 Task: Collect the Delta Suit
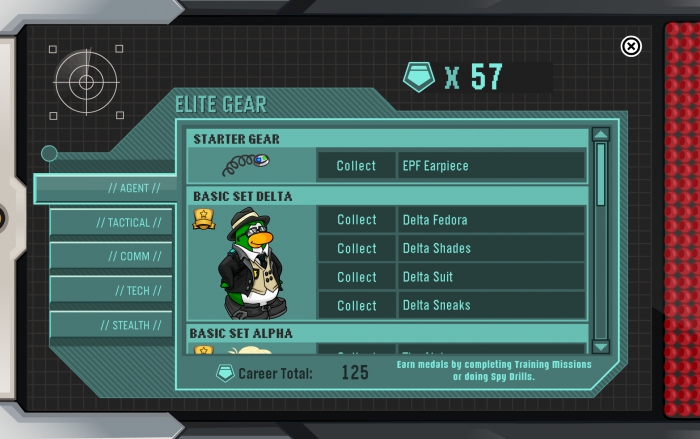356,277
